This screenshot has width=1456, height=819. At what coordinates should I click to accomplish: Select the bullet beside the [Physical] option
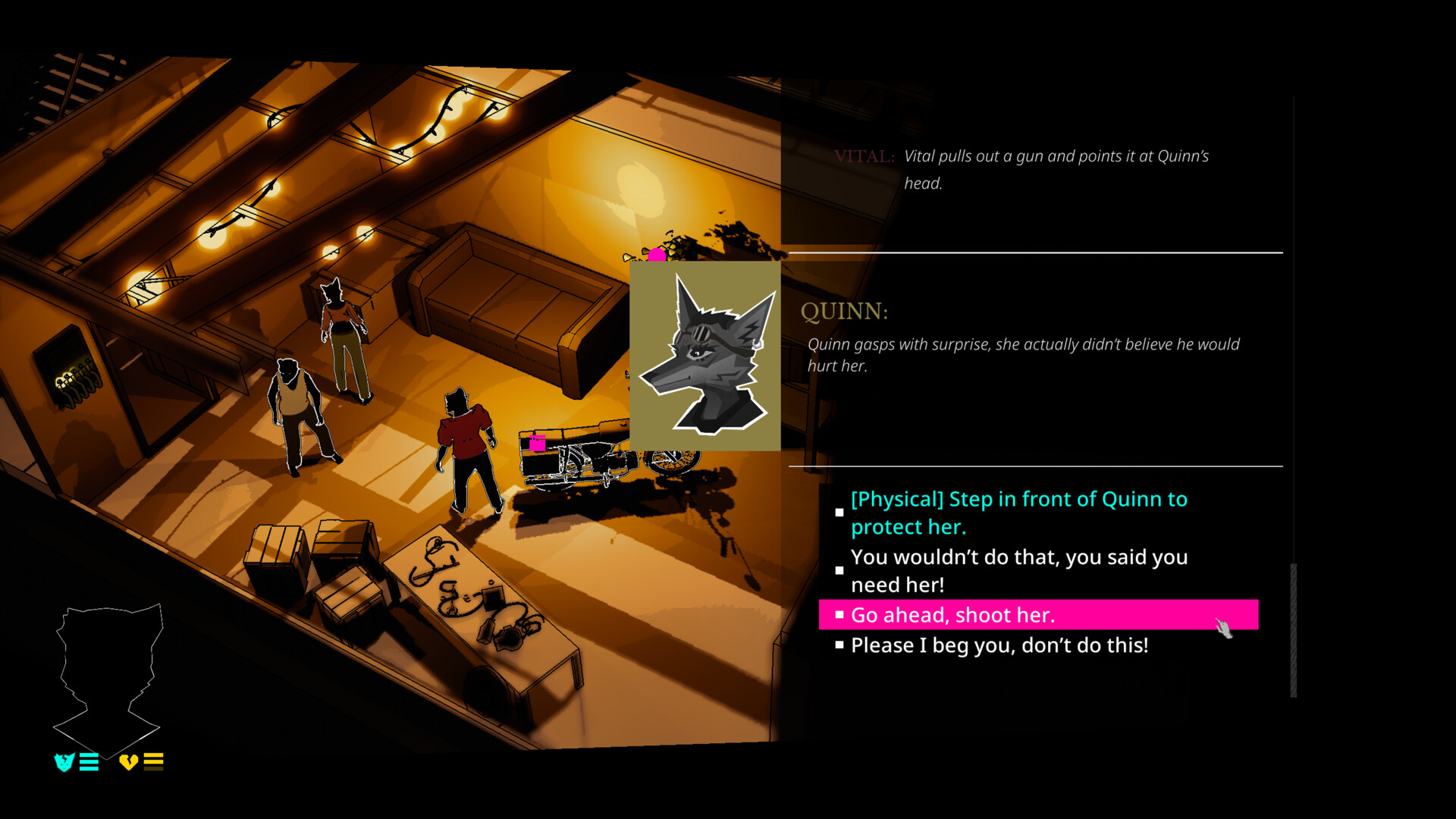[839, 513]
